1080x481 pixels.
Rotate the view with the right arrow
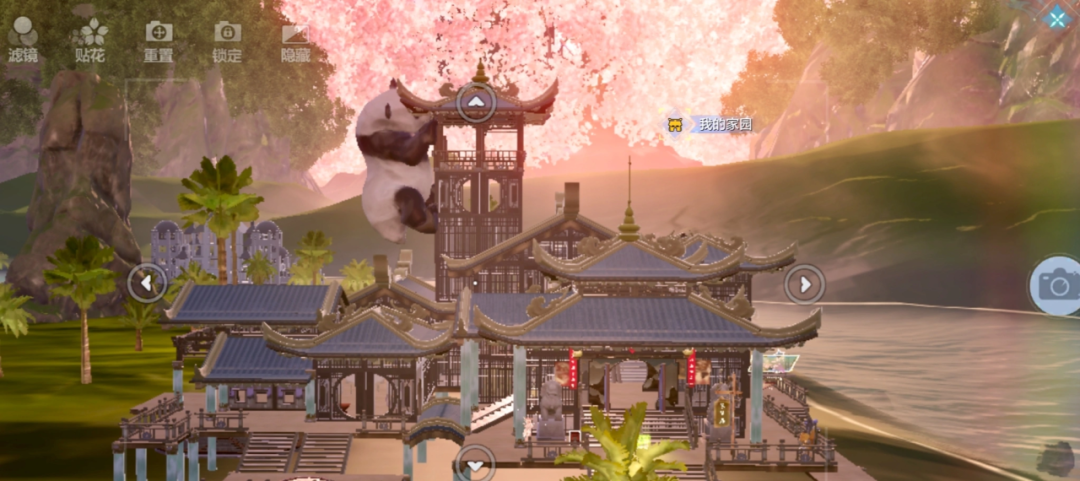(804, 284)
